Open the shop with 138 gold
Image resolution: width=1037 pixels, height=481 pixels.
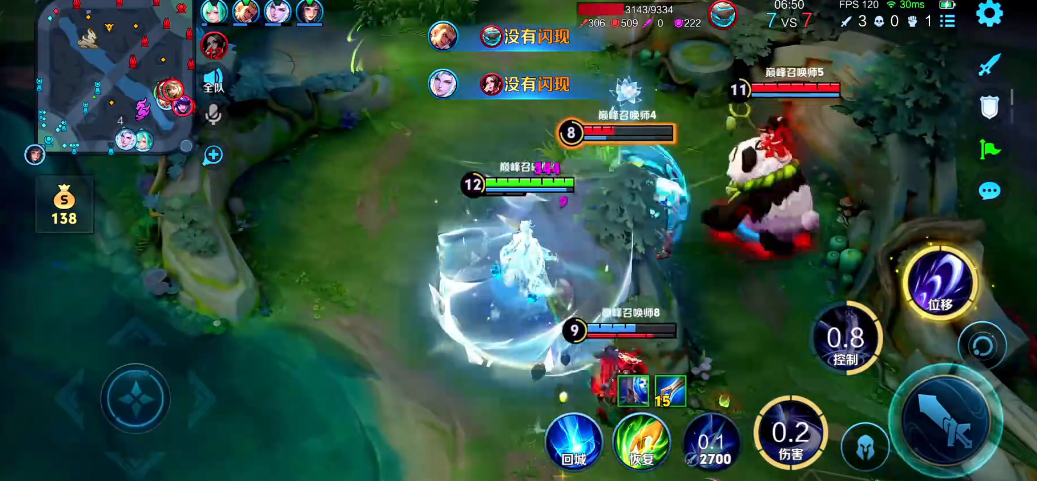coord(64,204)
